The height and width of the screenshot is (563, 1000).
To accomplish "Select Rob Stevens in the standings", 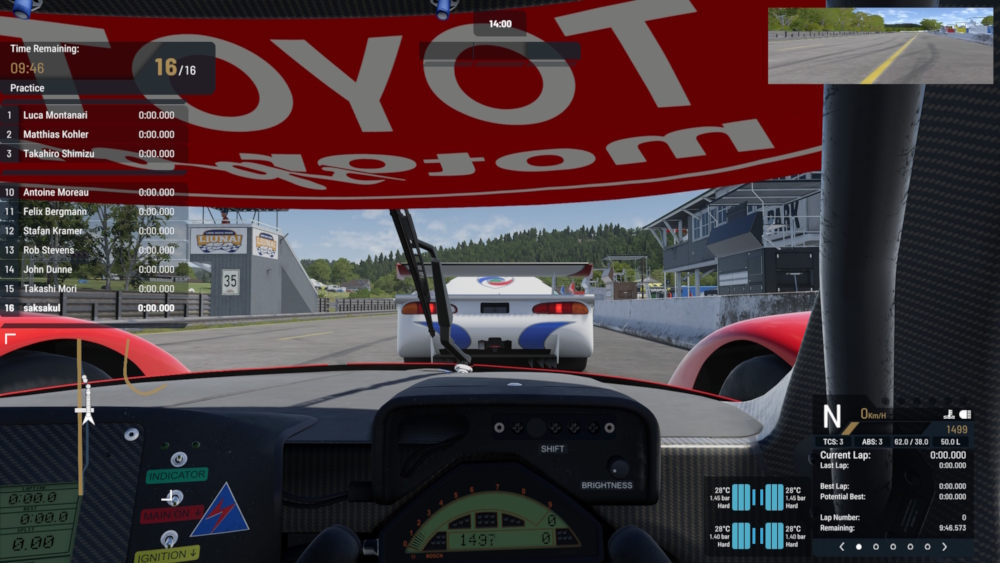I will tap(95, 250).
